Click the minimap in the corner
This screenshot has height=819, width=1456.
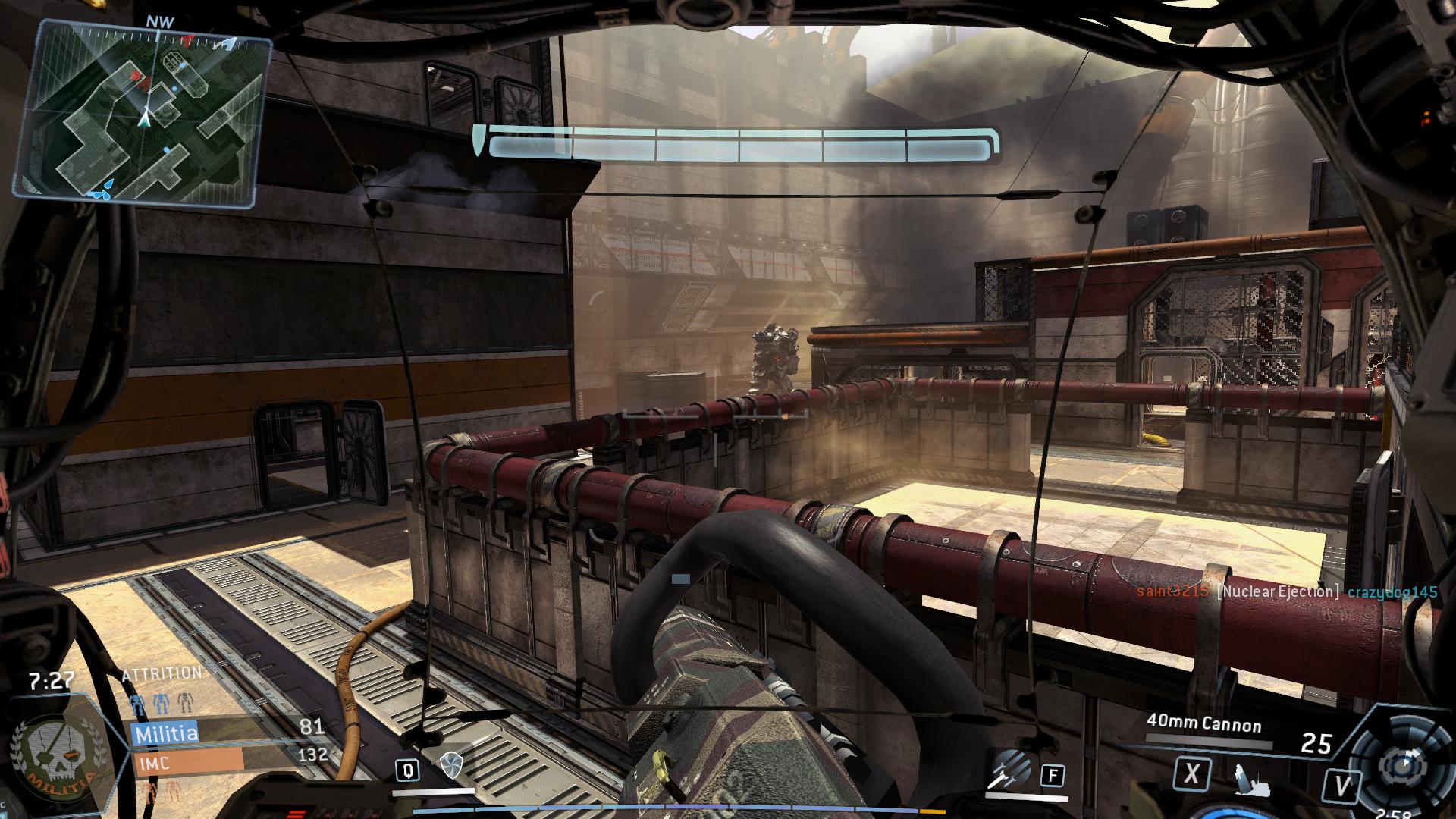click(143, 113)
